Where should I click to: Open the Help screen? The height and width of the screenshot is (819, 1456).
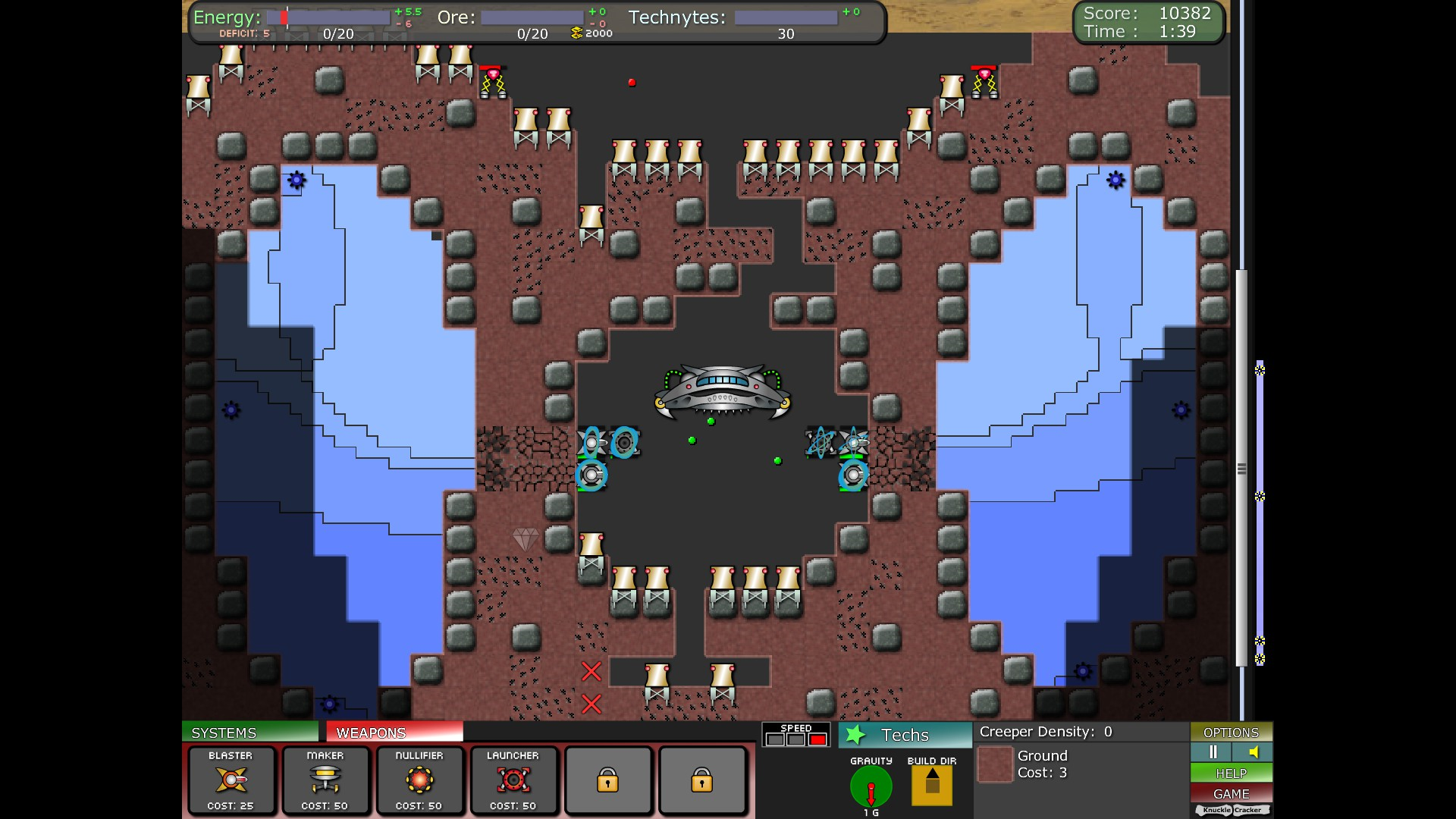pyautogui.click(x=1231, y=773)
